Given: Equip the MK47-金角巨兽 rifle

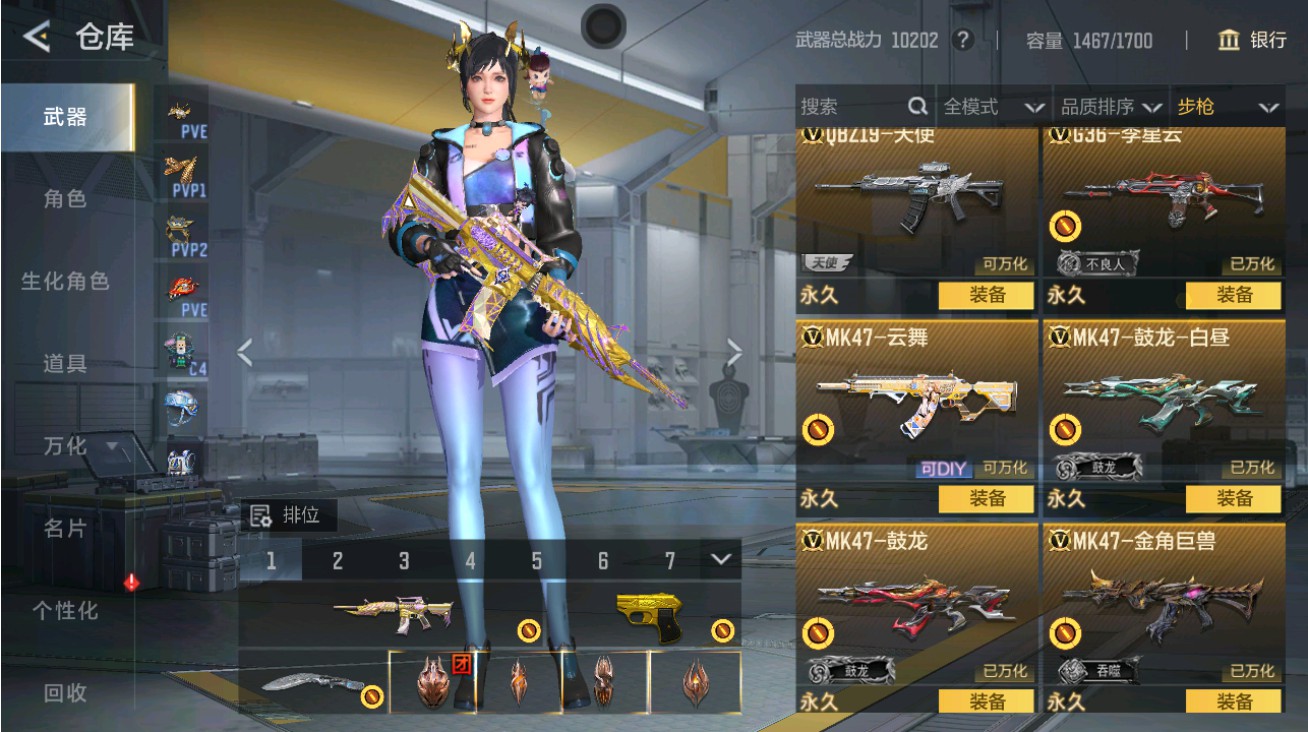Looking at the screenshot, I should pos(1233,701).
